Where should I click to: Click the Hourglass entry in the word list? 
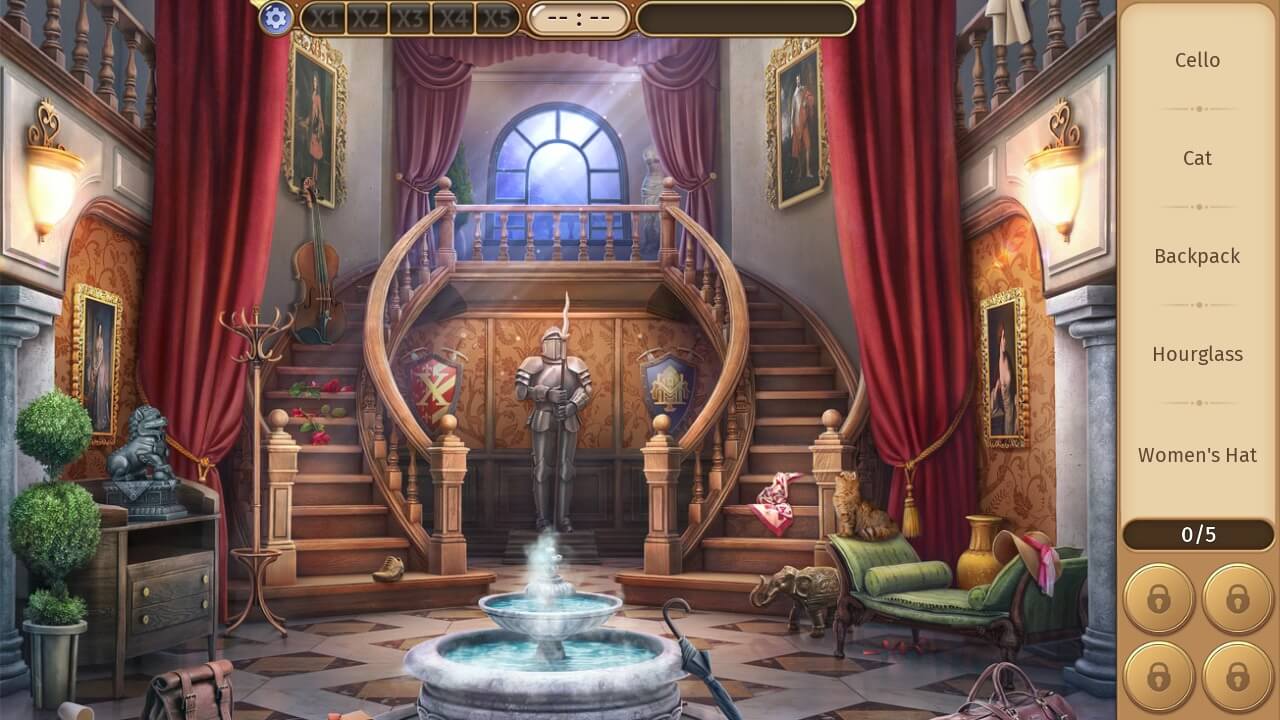point(1197,354)
